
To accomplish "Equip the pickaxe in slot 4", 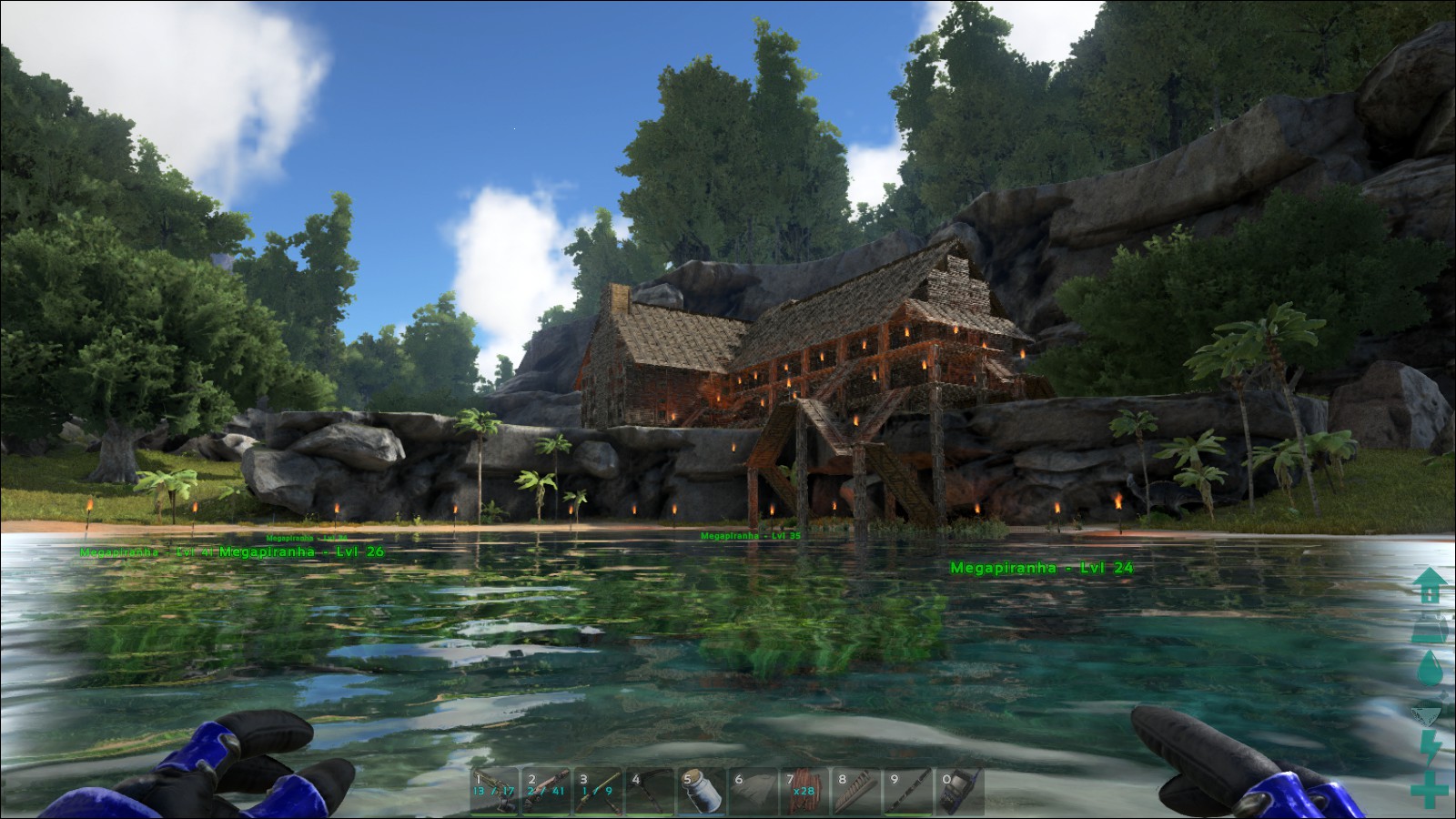I will click(x=650, y=792).
